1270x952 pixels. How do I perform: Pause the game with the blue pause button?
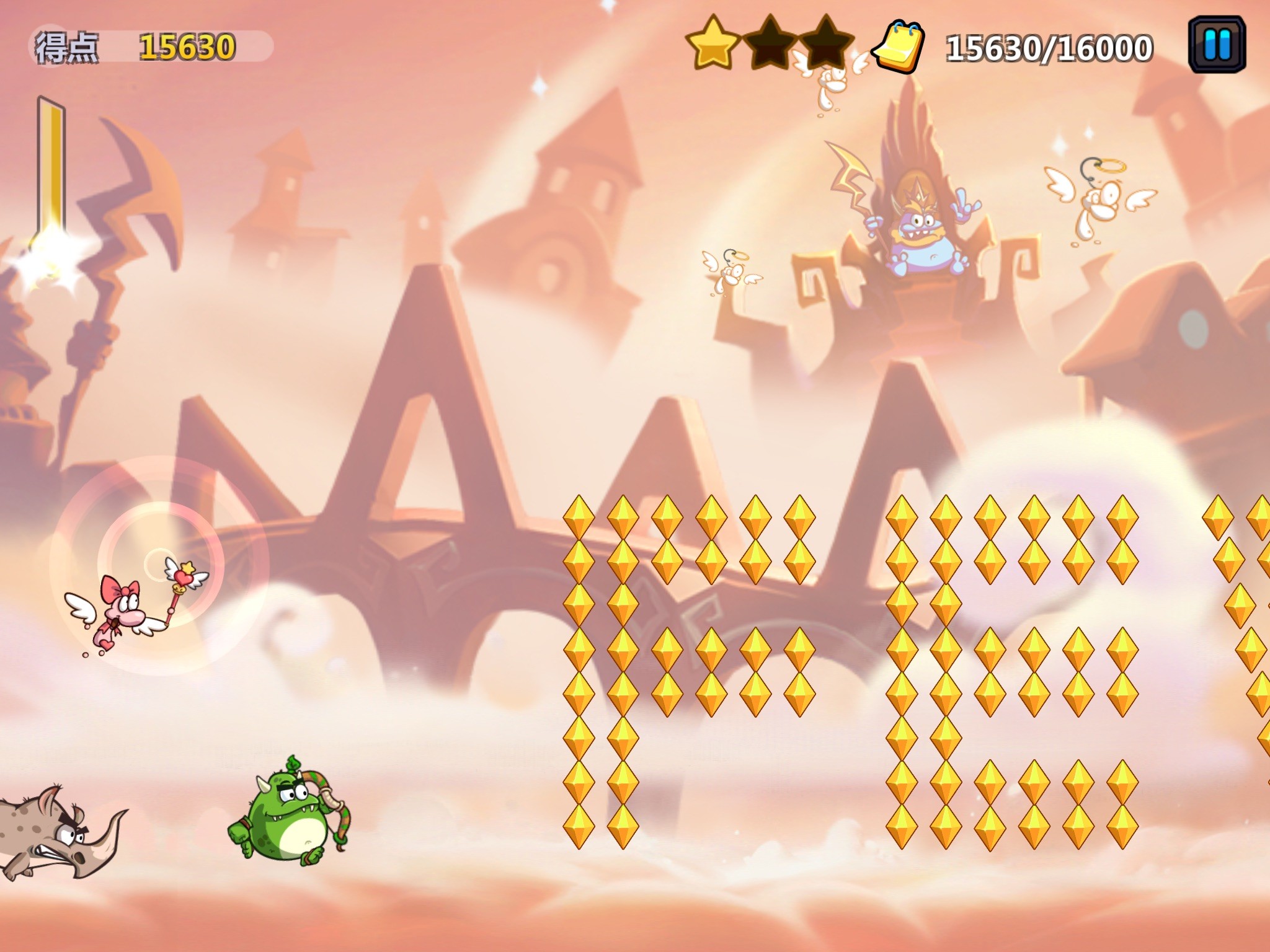(1217, 45)
